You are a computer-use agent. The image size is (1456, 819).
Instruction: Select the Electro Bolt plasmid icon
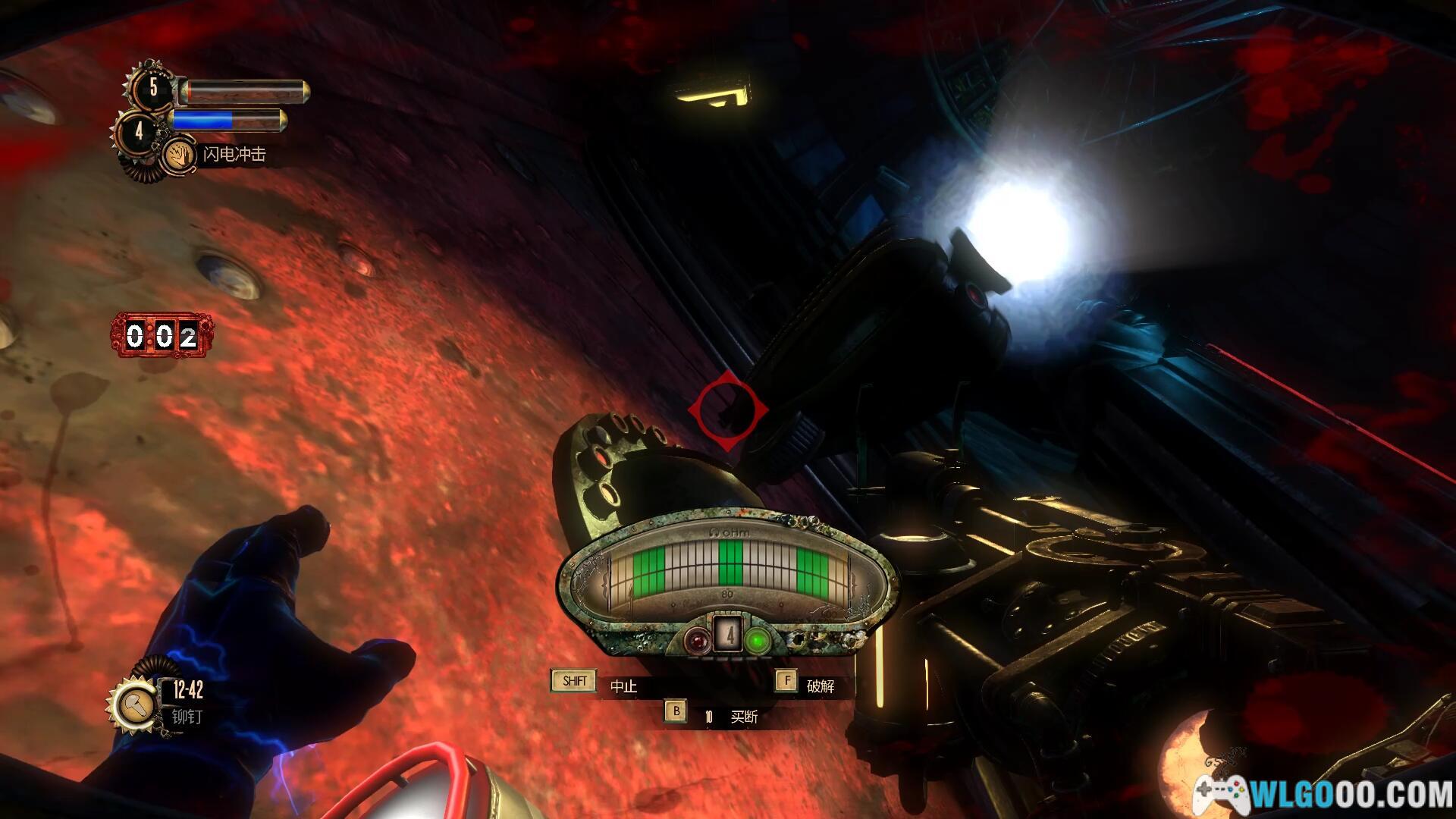[180, 155]
